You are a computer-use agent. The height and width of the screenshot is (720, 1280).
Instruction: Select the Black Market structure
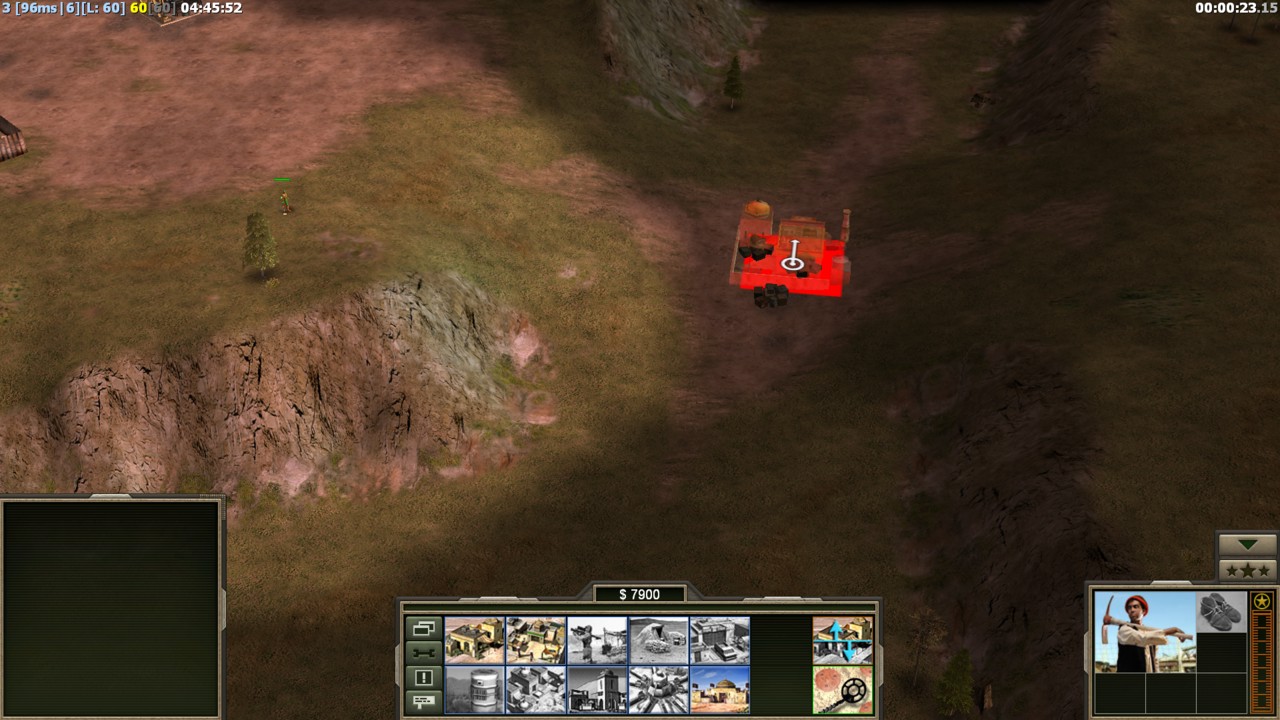pos(597,690)
